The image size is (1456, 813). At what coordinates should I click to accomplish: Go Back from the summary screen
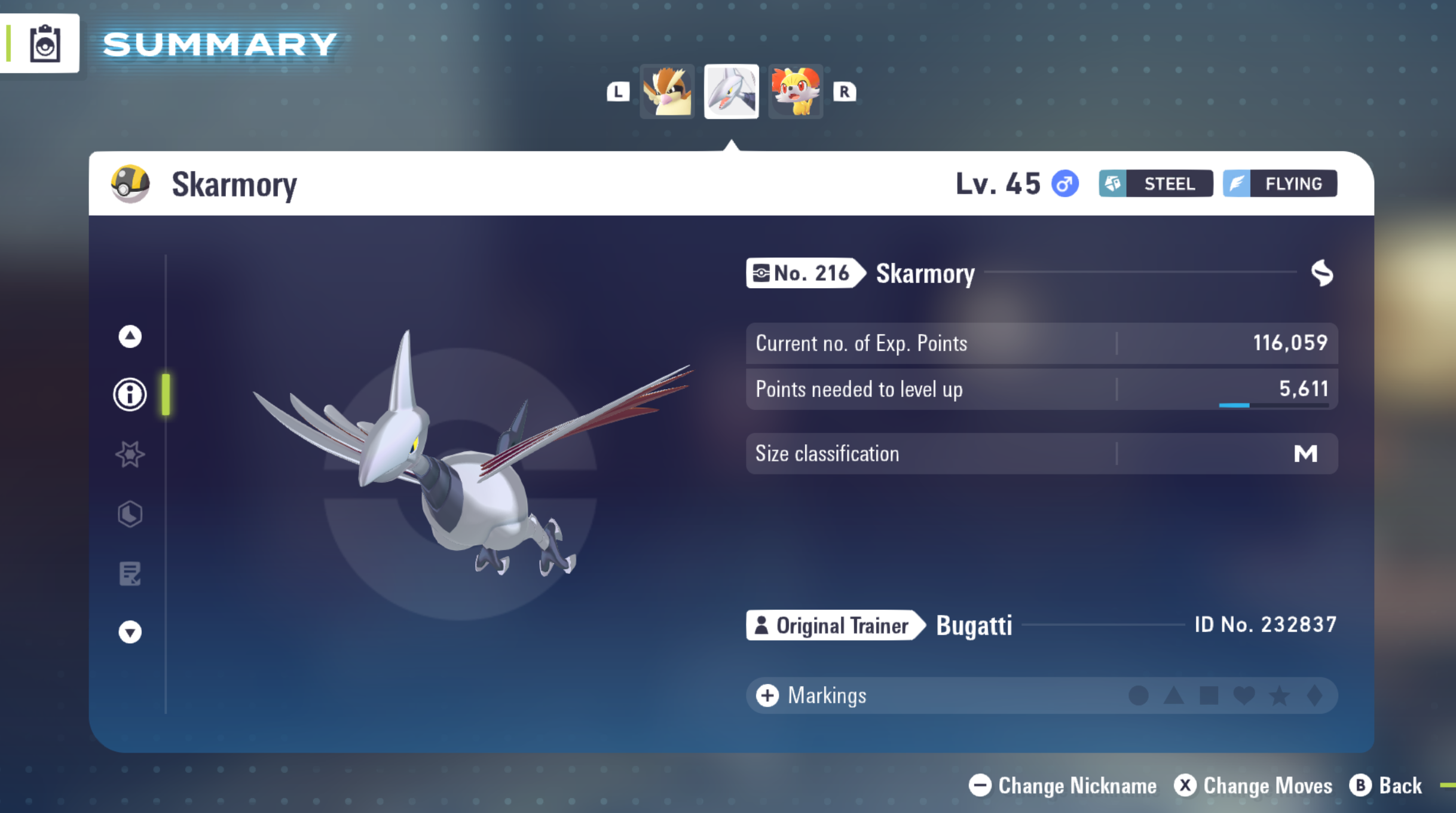(1385, 786)
